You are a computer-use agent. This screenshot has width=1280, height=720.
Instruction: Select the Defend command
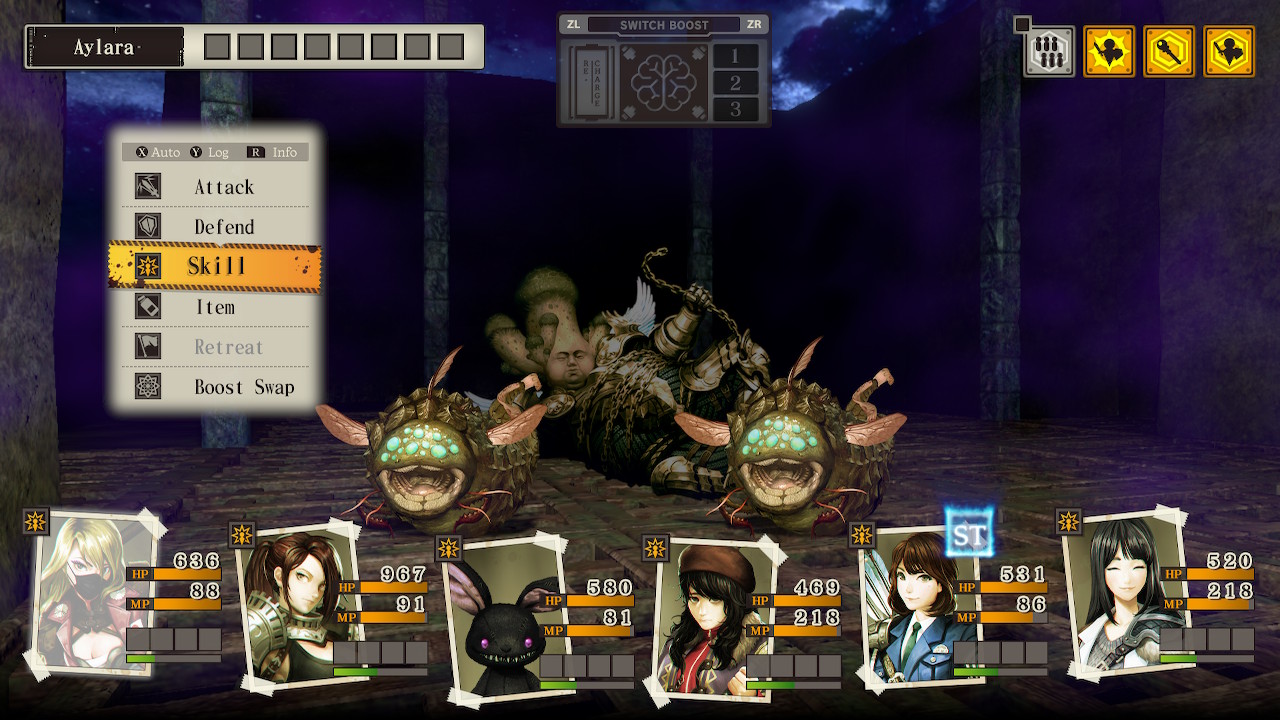(223, 227)
